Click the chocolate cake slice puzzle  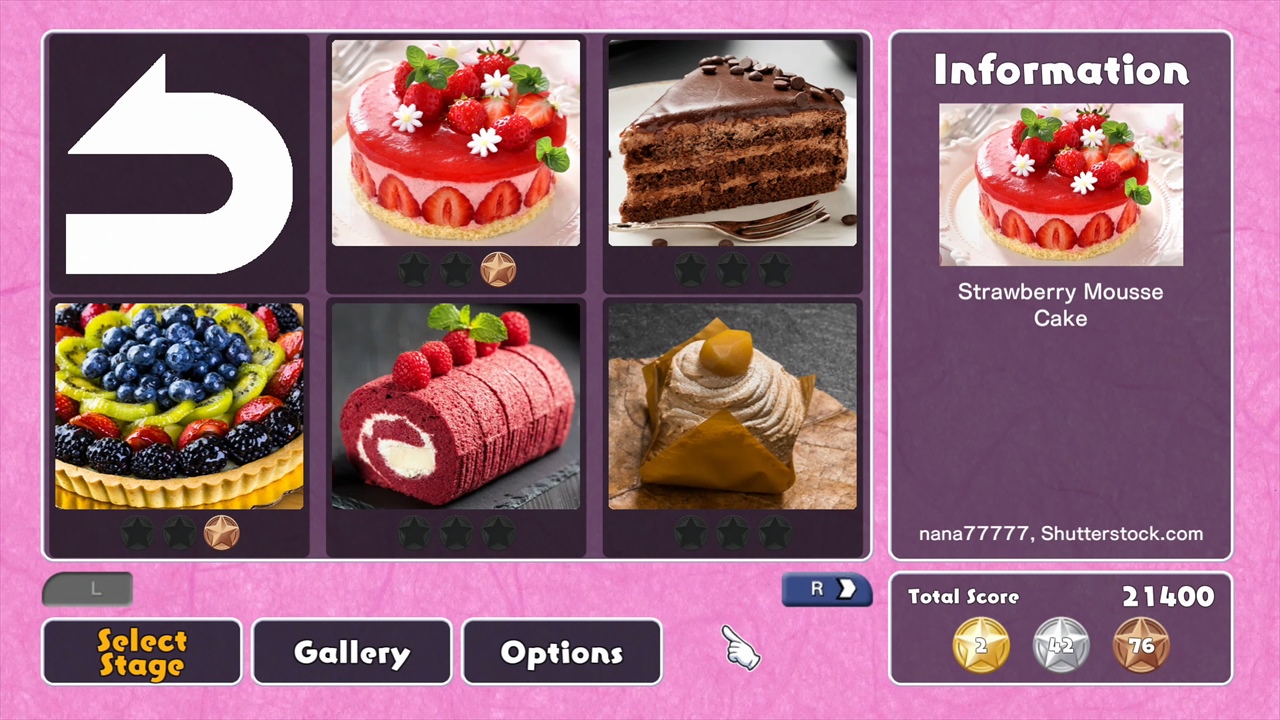click(733, 140)
